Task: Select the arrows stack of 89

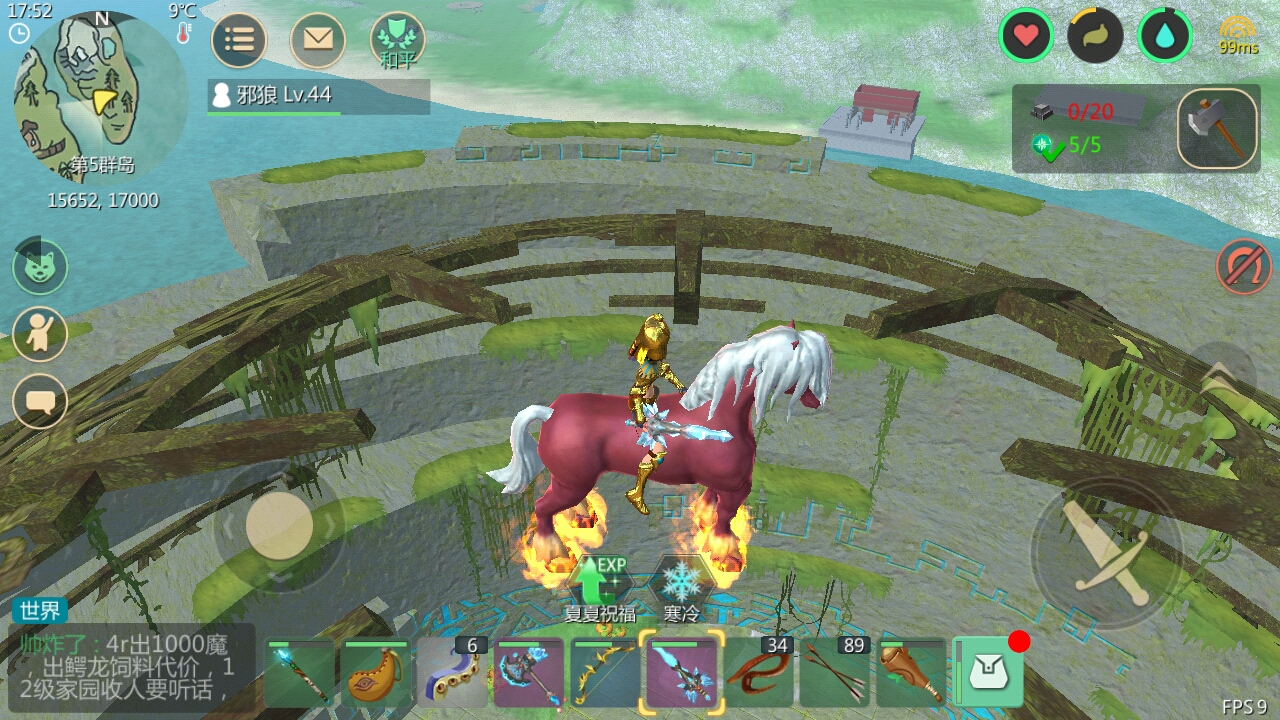Action: click(834, 674)
